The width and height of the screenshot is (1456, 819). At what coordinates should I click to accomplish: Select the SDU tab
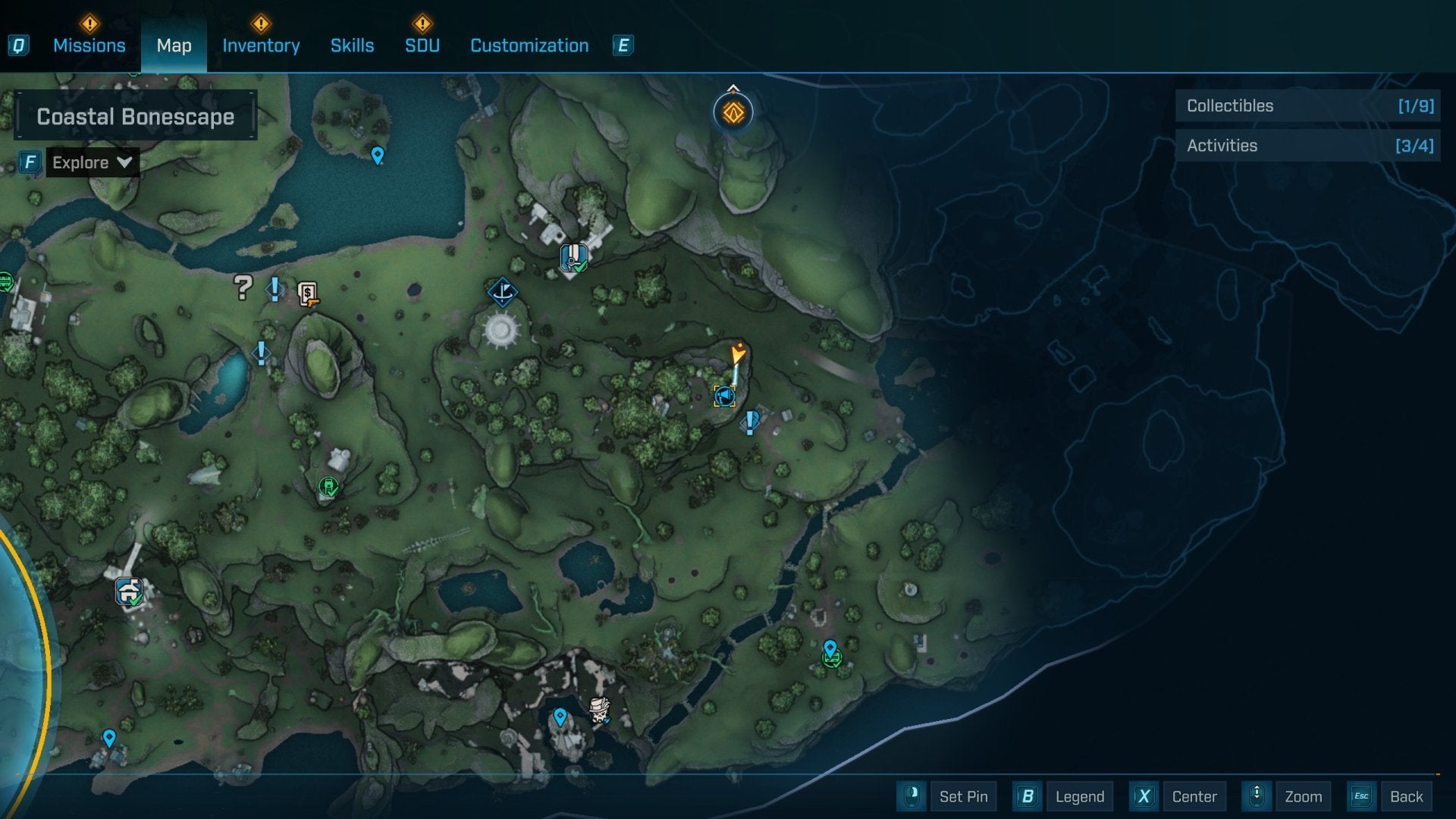coord(422,45)
